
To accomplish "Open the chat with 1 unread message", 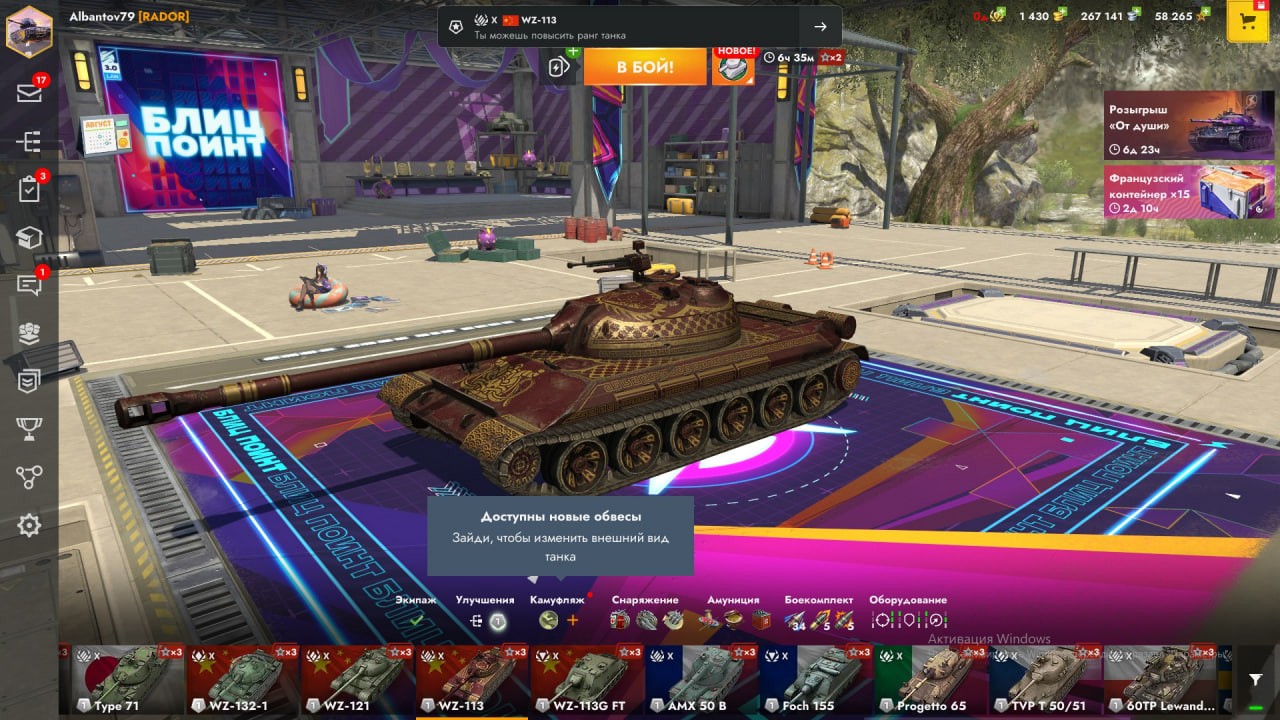I will 29,285.
